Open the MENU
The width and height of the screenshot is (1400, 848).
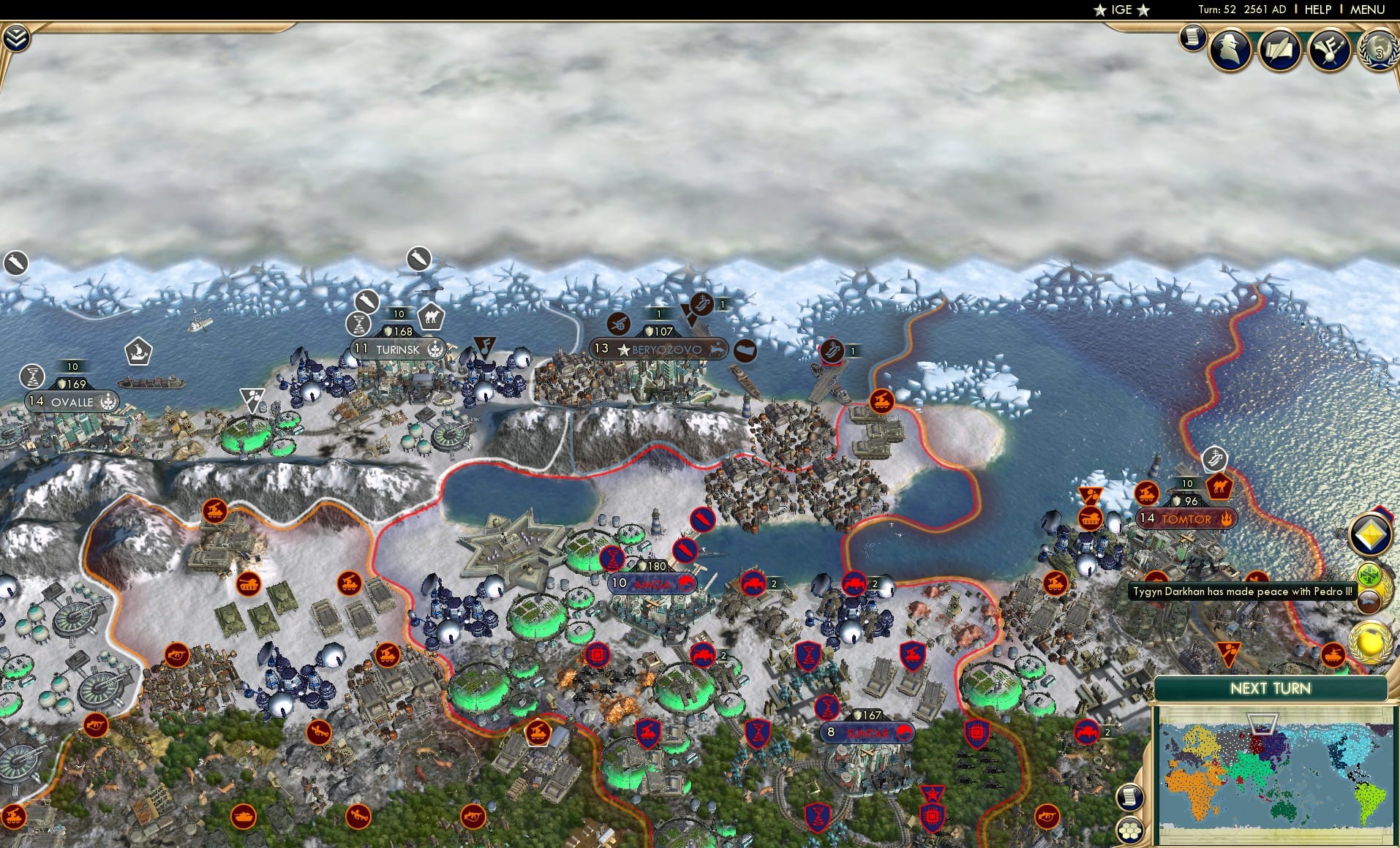point(1367,9)
